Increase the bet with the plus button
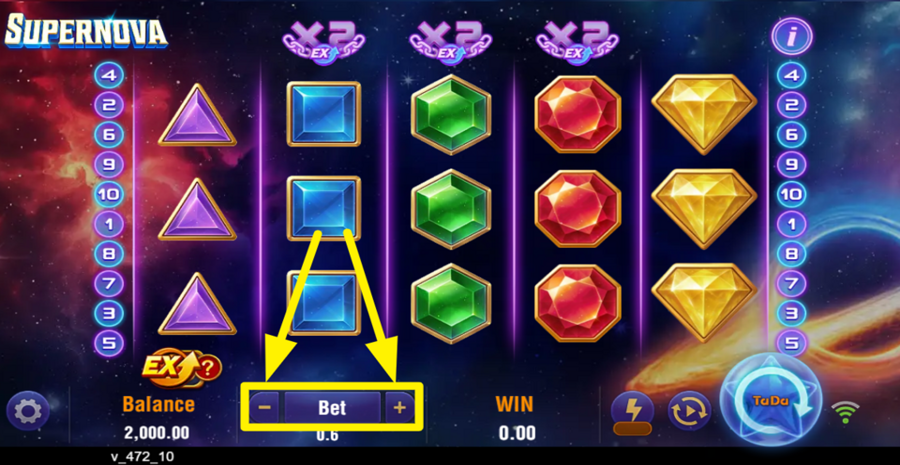The image size is (900, 465). (x=399, y=408)
